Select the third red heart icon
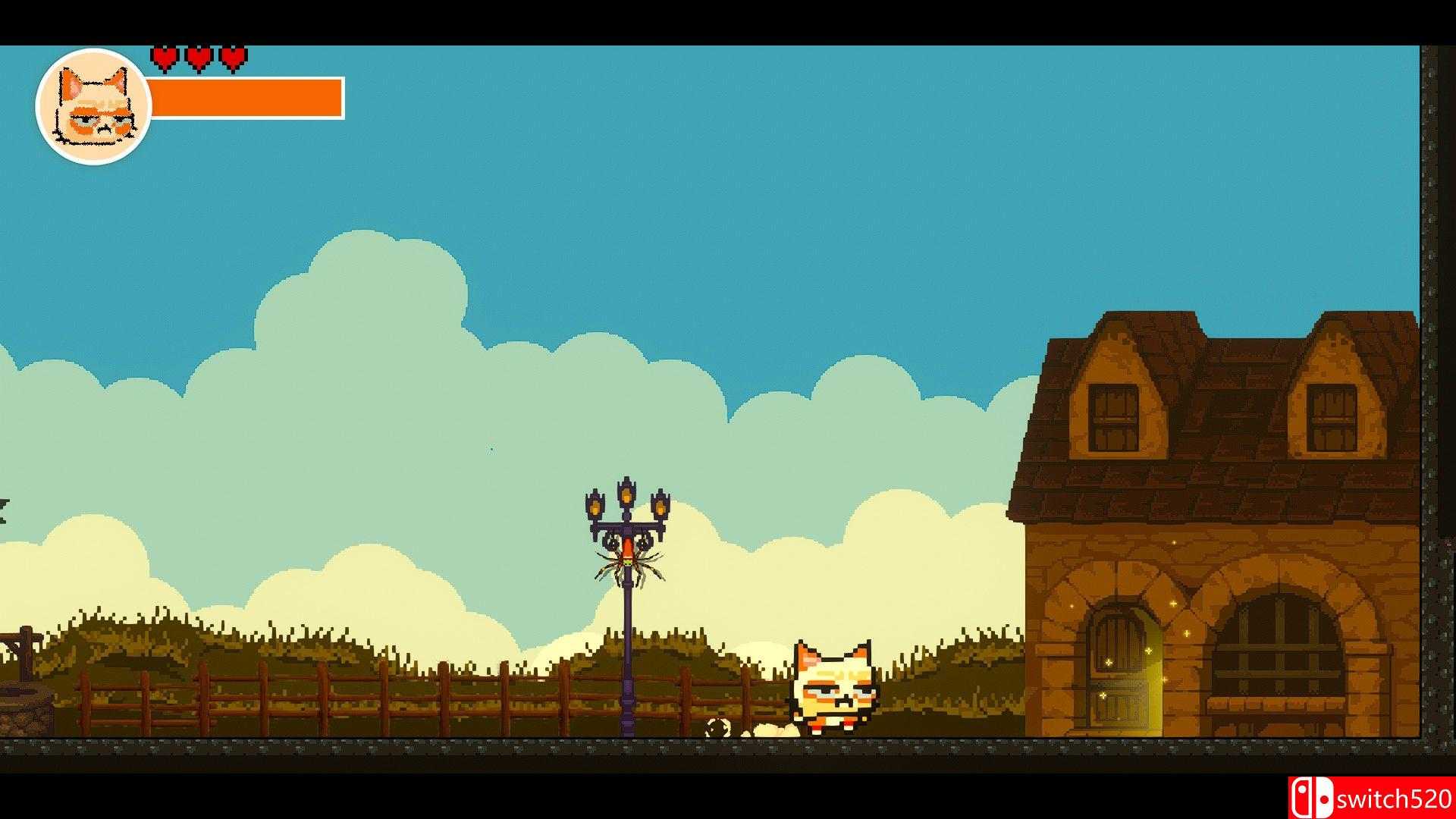 coord(232,57)
